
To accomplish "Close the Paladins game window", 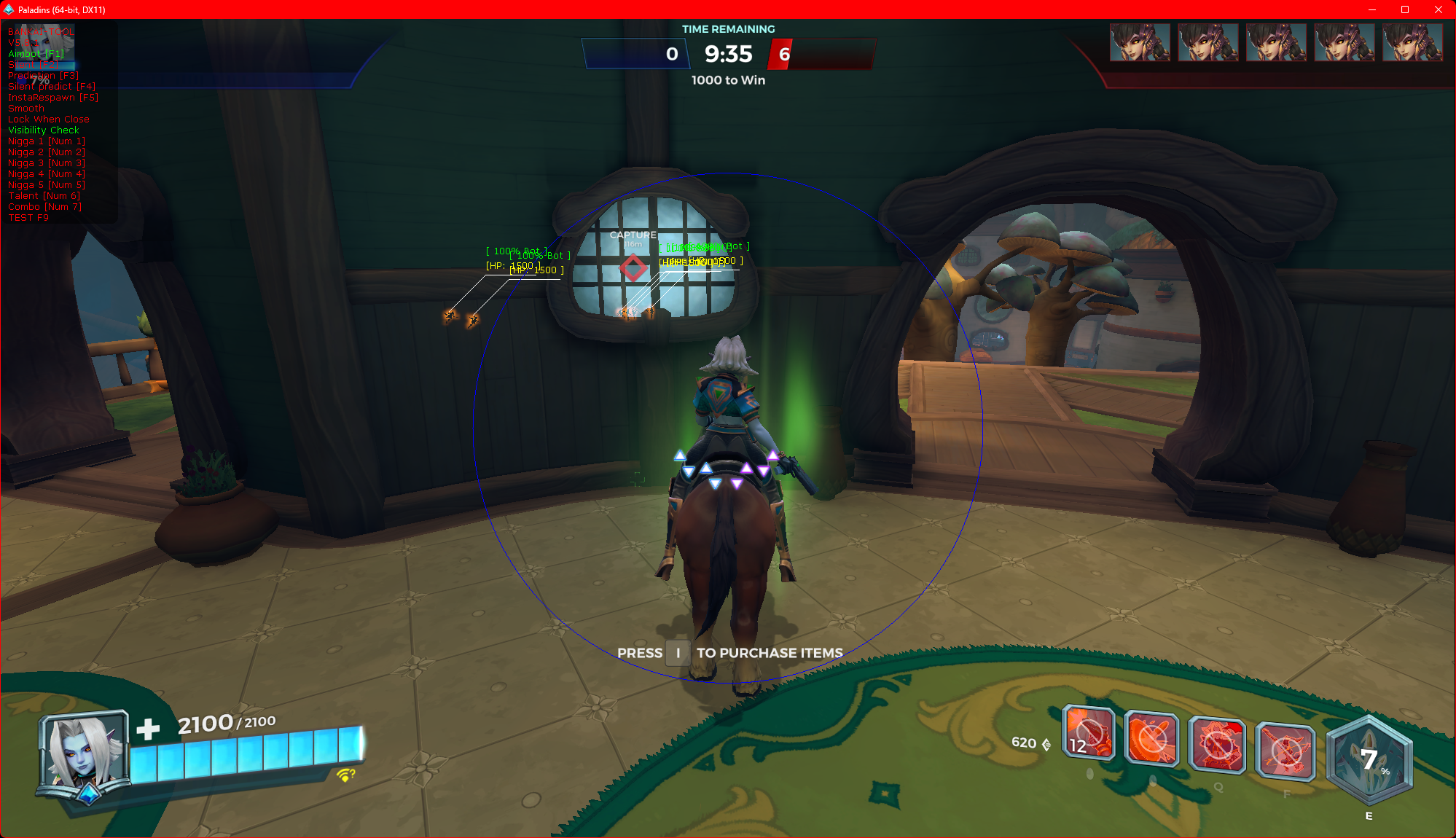I will [1439, 9].
